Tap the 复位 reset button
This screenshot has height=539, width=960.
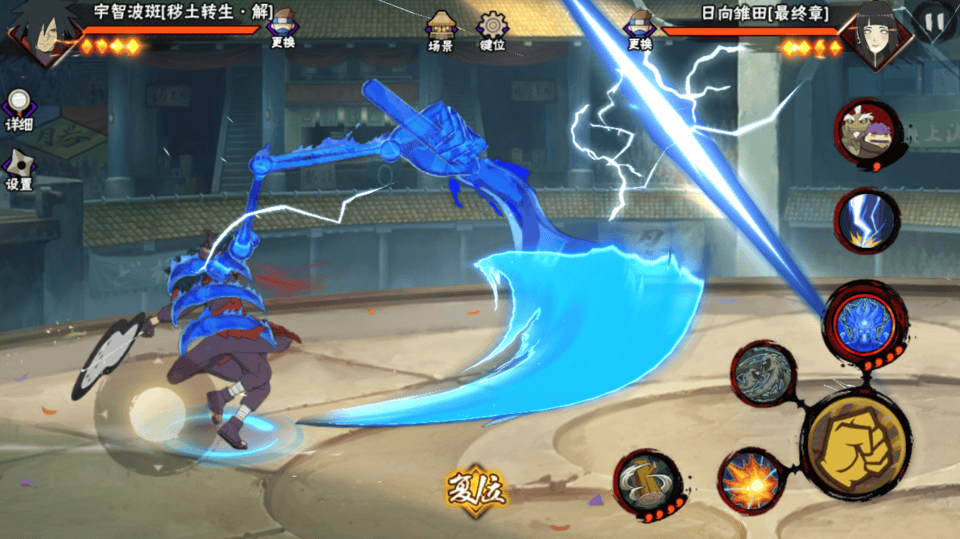tap(477, 490)
